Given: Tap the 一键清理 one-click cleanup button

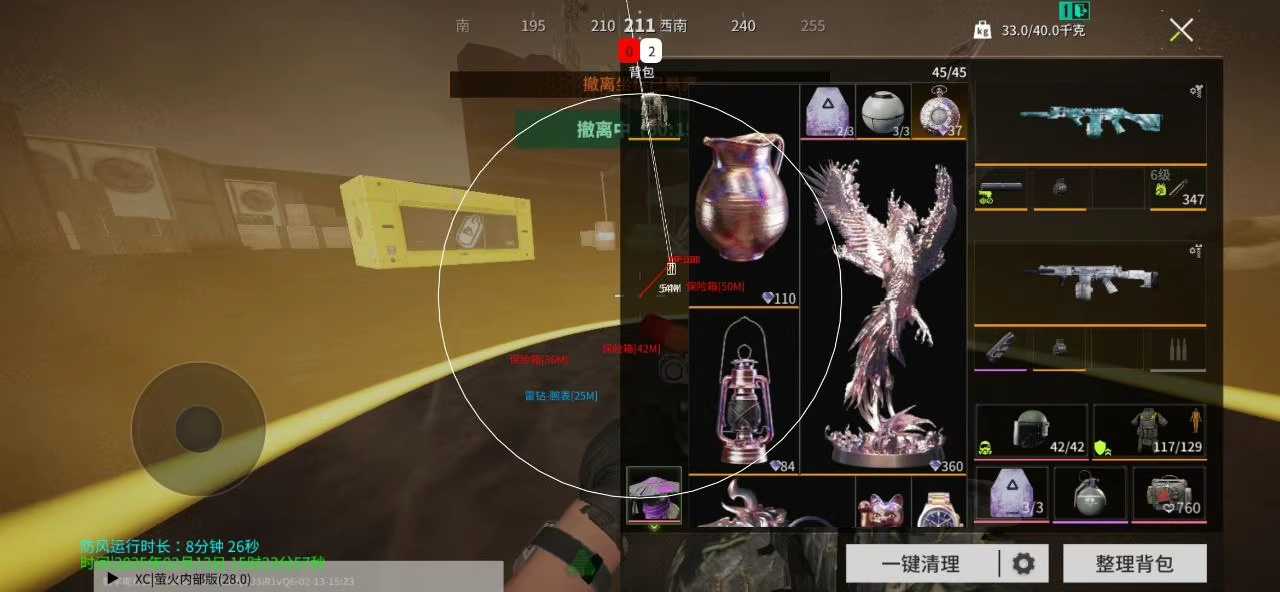Looking at the screenshot, I should [920, 564].
